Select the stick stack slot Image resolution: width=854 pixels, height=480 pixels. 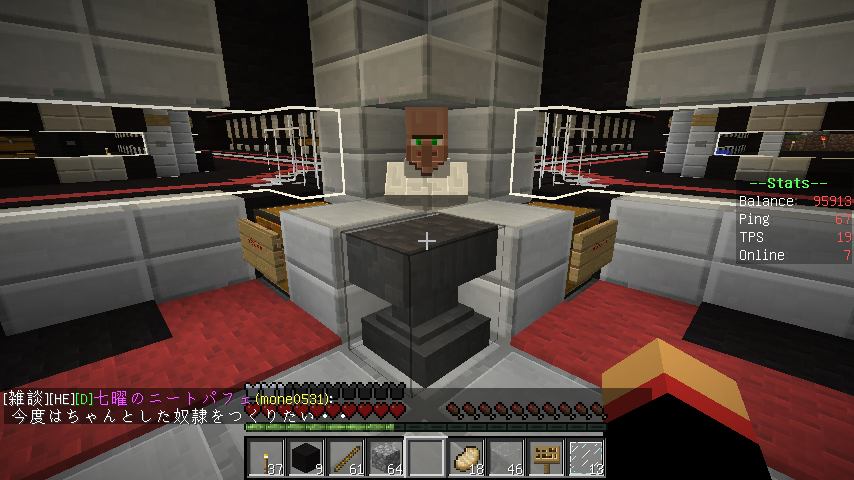(x=346, y=458)
